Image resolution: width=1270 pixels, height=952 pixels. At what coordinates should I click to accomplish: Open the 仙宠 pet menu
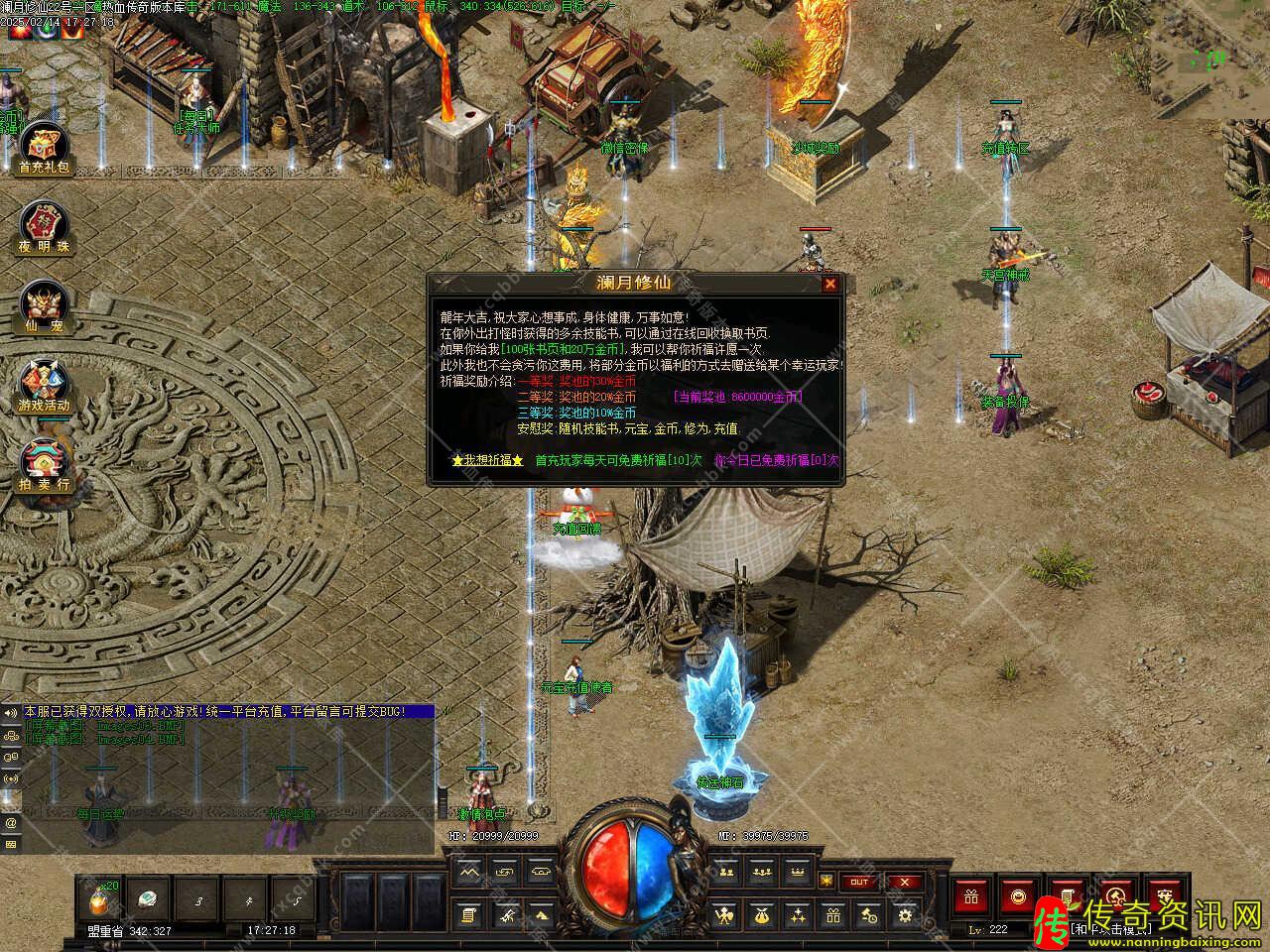(44, 305)
